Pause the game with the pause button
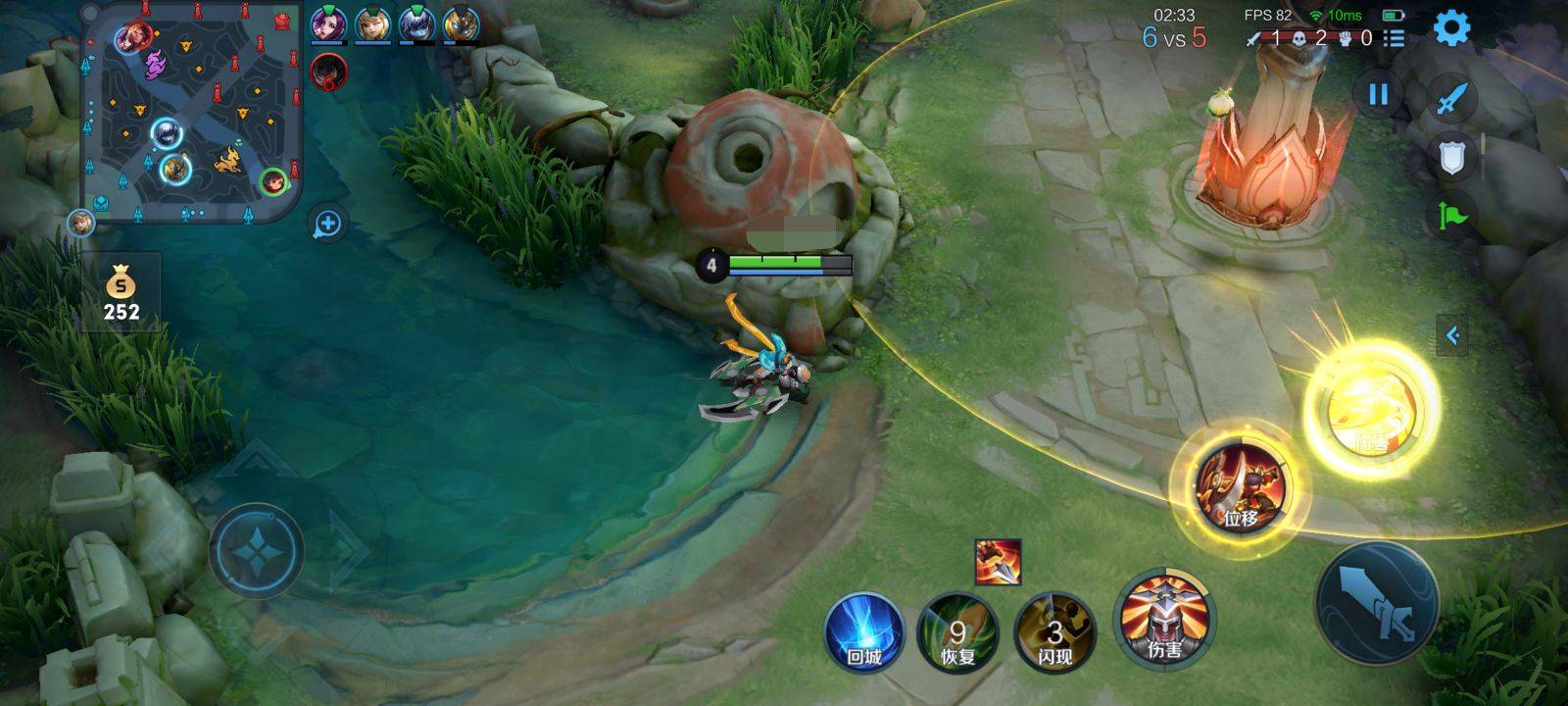Image resolution: width=1568 pixels, height=706 pixels. coord(1378,94)
